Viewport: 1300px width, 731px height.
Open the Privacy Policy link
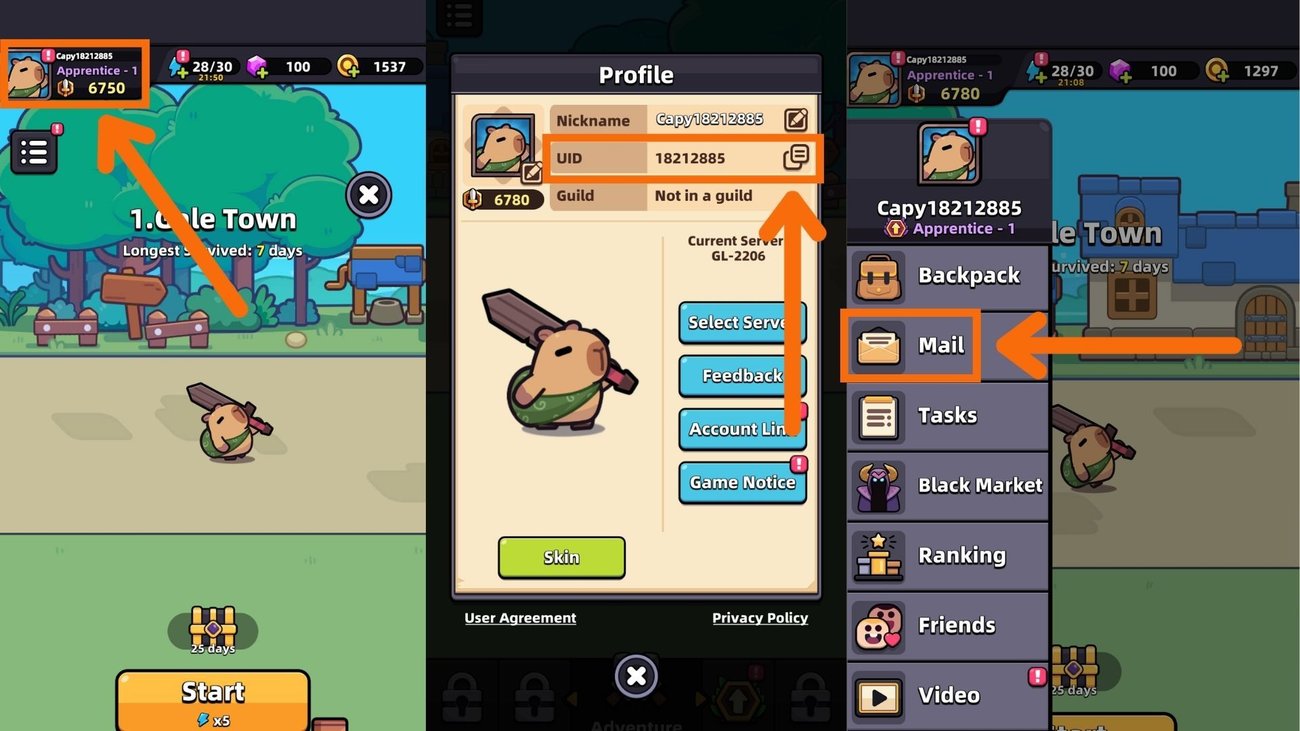759,618
